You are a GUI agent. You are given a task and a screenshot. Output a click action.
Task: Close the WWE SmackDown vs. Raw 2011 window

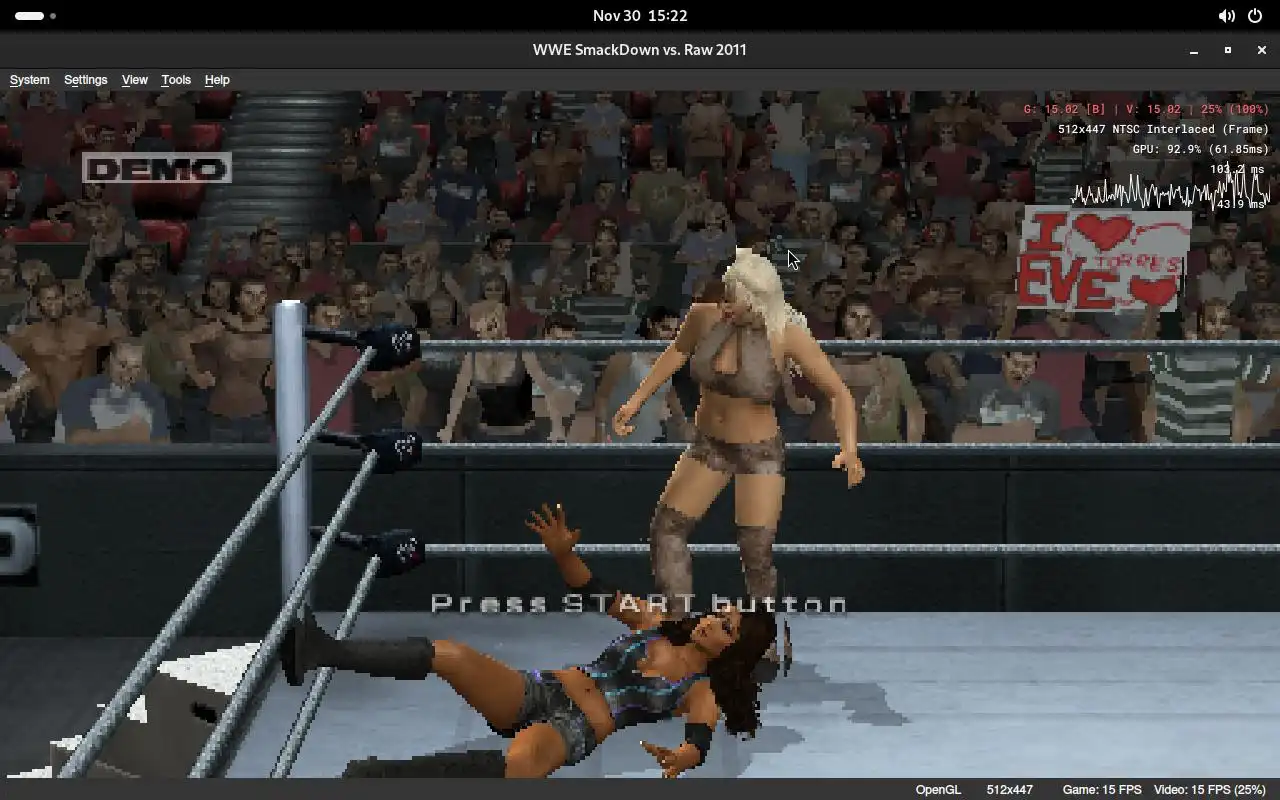coord(1261,50)
